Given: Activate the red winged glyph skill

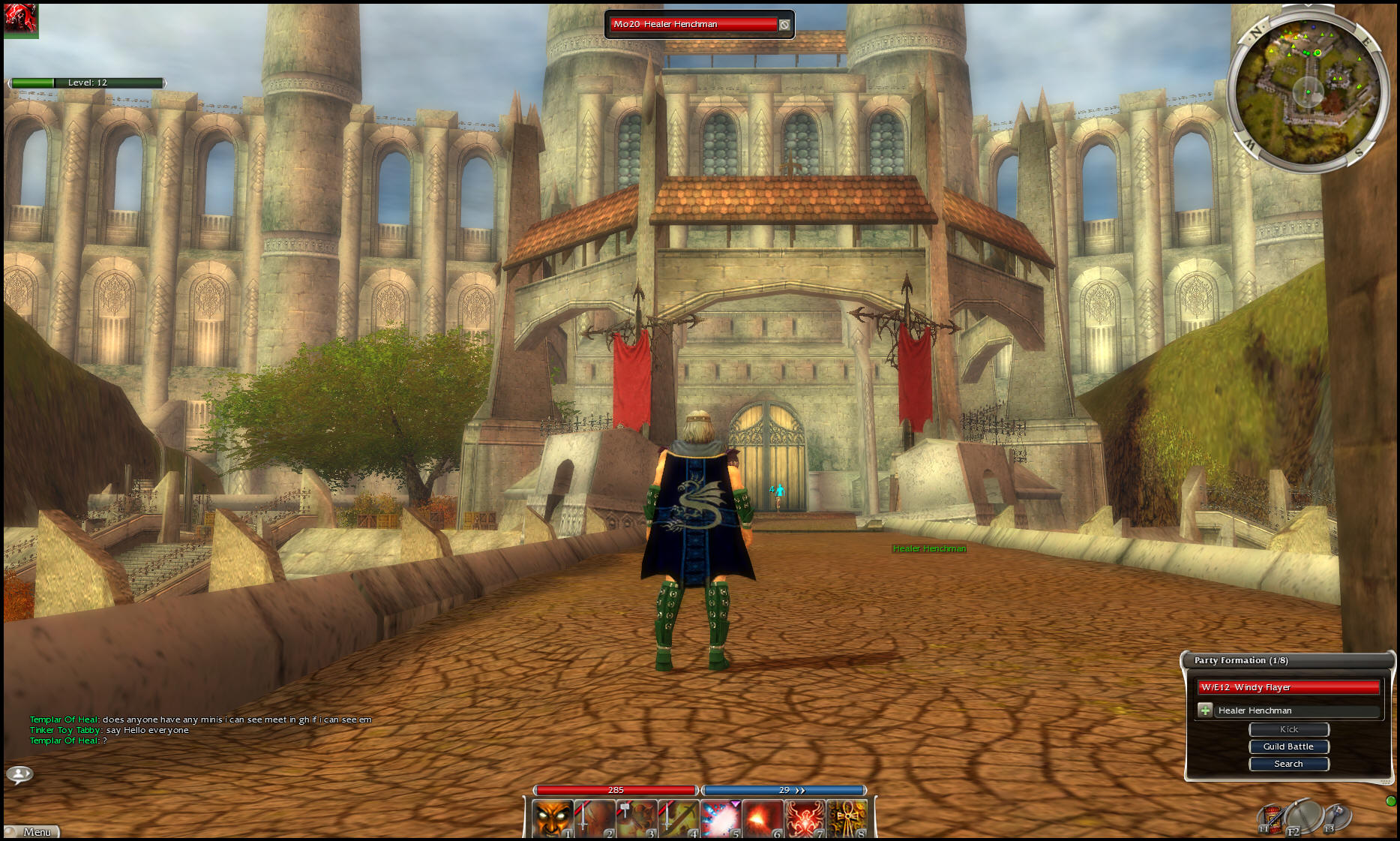Looking at the screenshot, I should (x=805, y=818).
